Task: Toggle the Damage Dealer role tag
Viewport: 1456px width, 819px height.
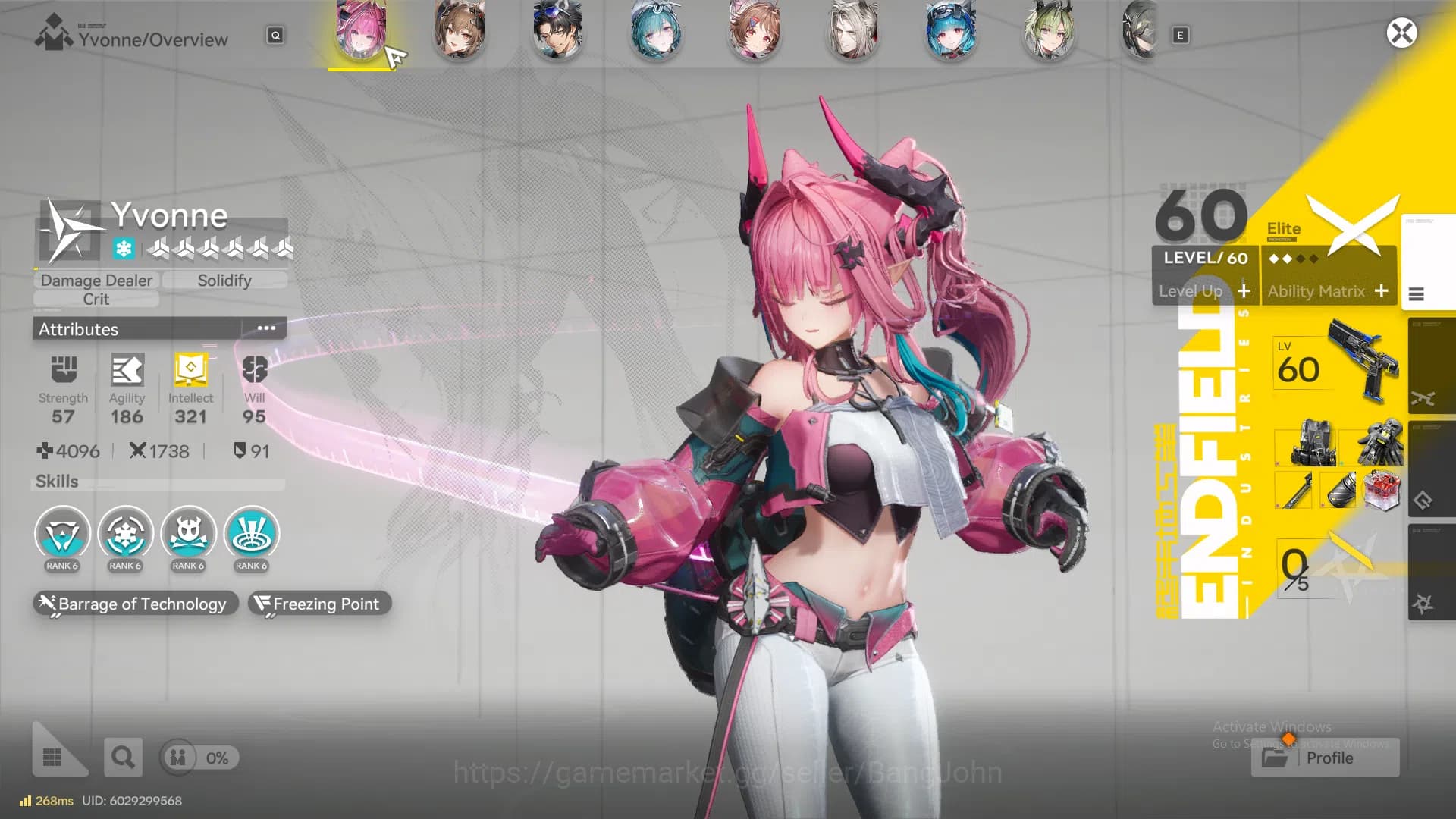Action: (96, 280)
